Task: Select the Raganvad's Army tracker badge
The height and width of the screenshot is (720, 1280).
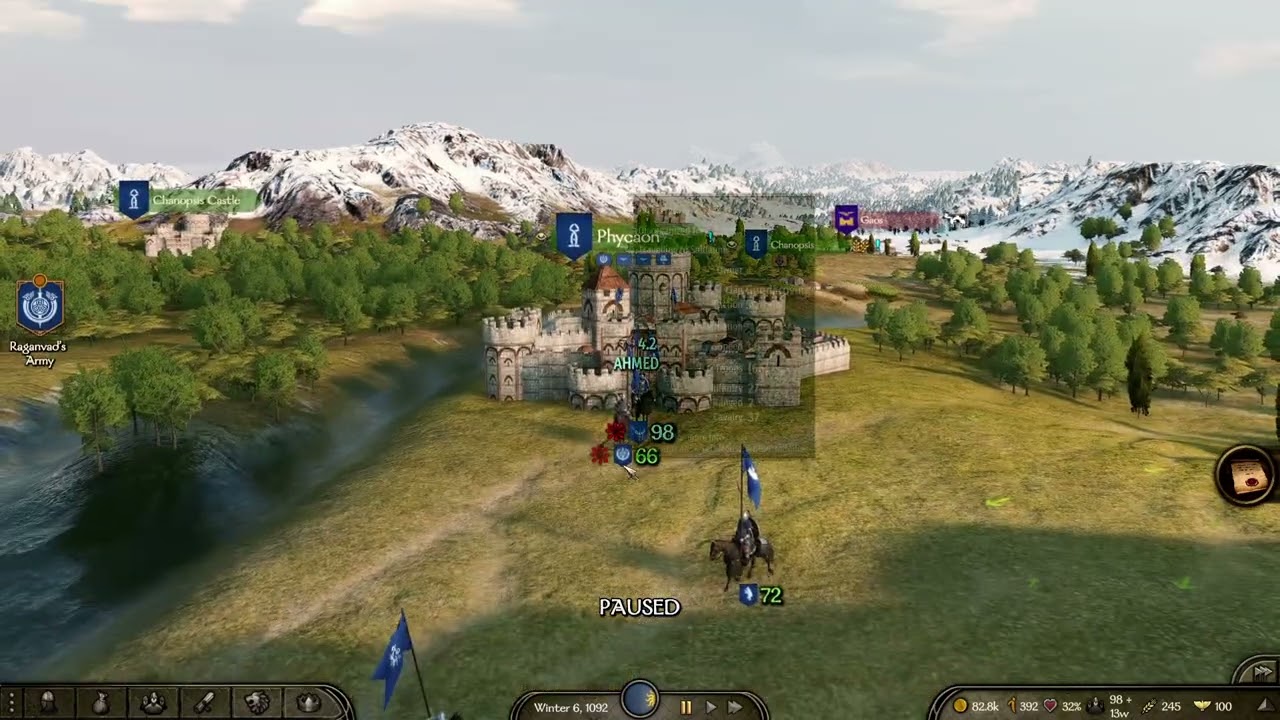Action: click(40, 306)
